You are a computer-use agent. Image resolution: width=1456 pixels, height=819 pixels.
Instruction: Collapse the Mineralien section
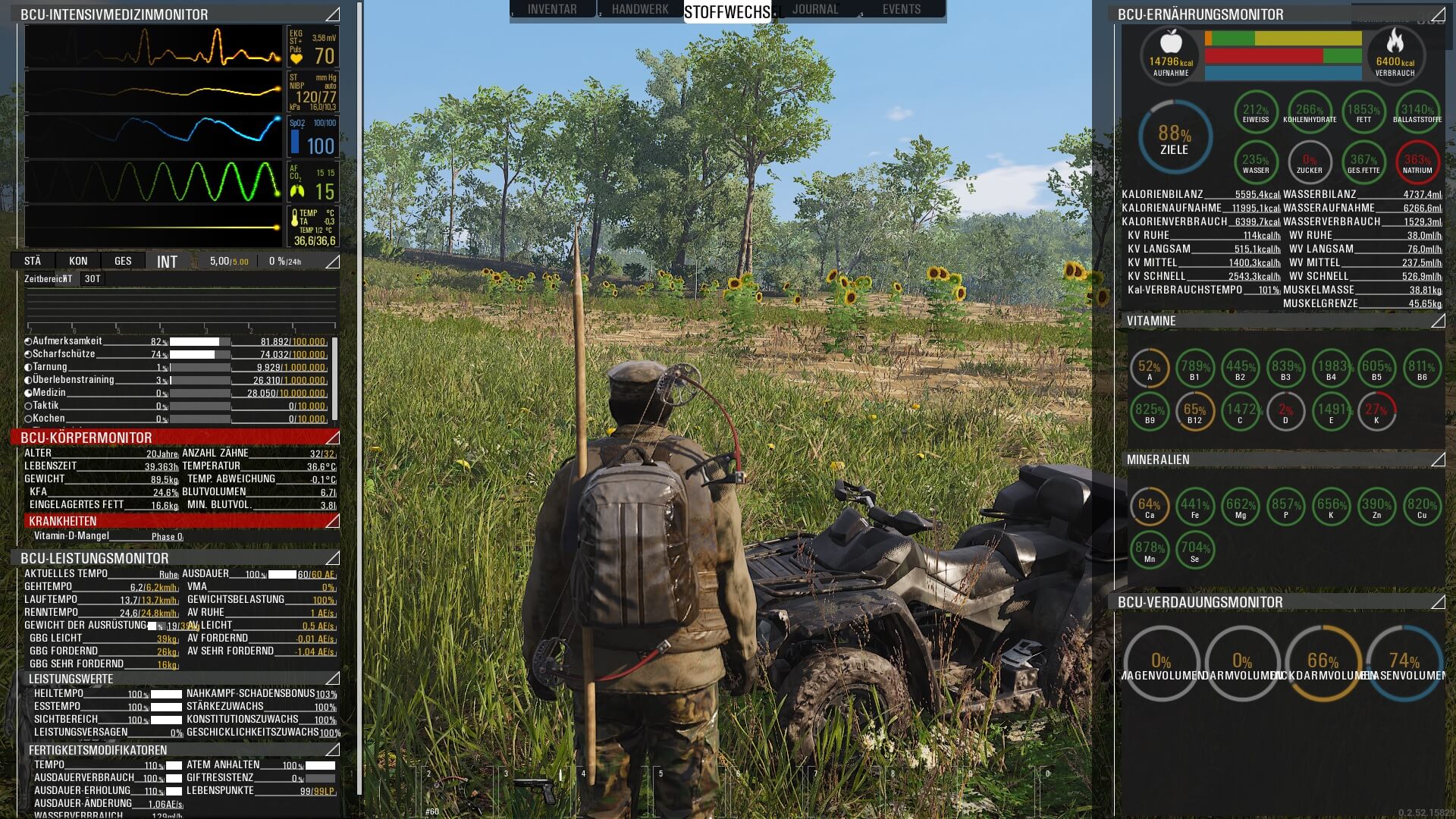[1438, 460]
